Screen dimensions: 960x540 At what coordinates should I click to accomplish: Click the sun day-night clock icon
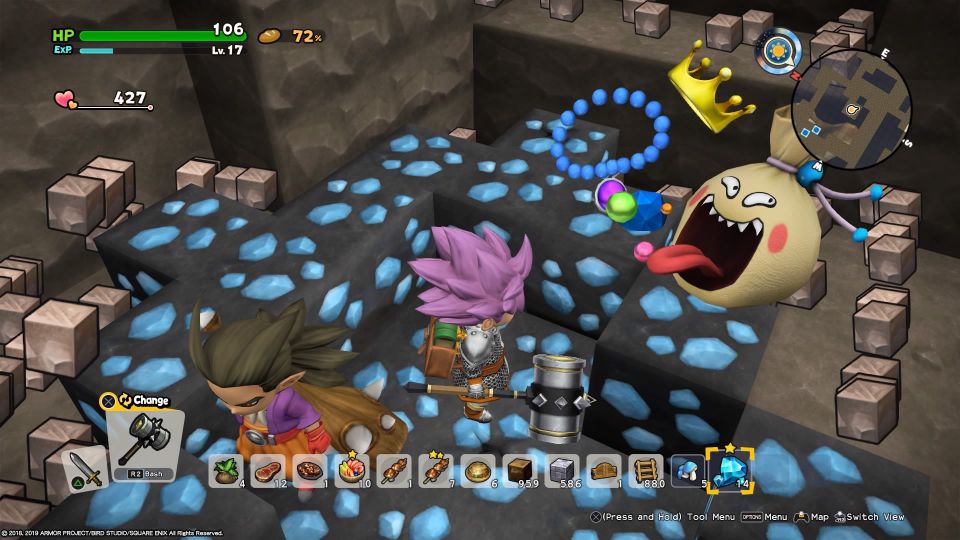tap(779, 47)
